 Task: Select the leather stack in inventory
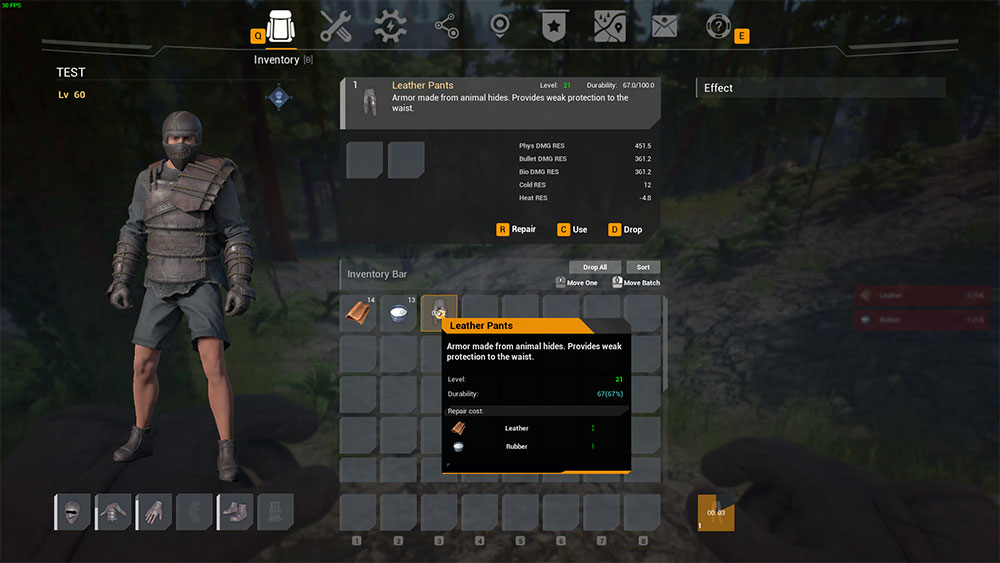click(358, 313)
